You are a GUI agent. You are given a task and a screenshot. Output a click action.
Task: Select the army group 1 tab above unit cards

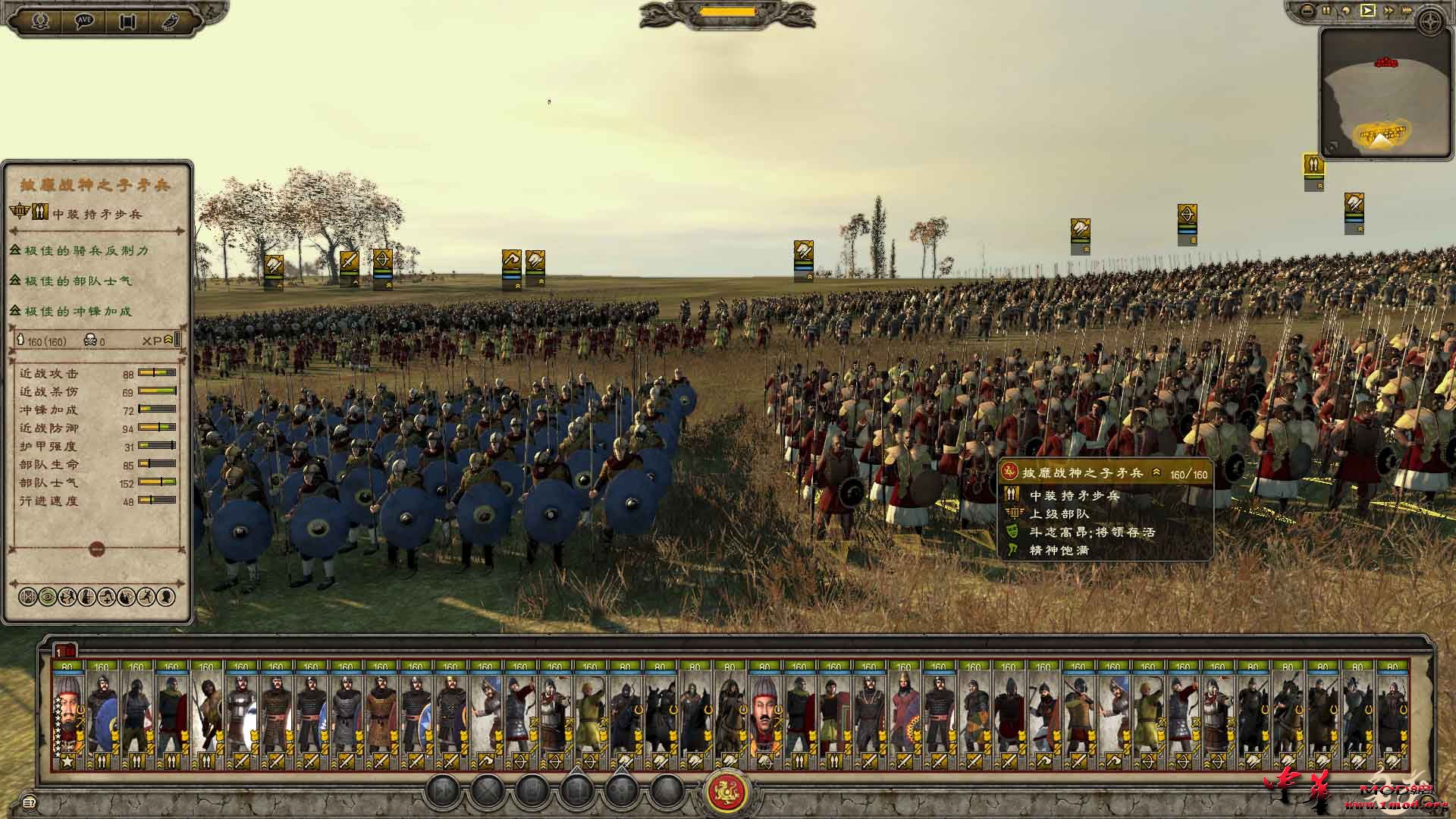[x=64, y=651]
